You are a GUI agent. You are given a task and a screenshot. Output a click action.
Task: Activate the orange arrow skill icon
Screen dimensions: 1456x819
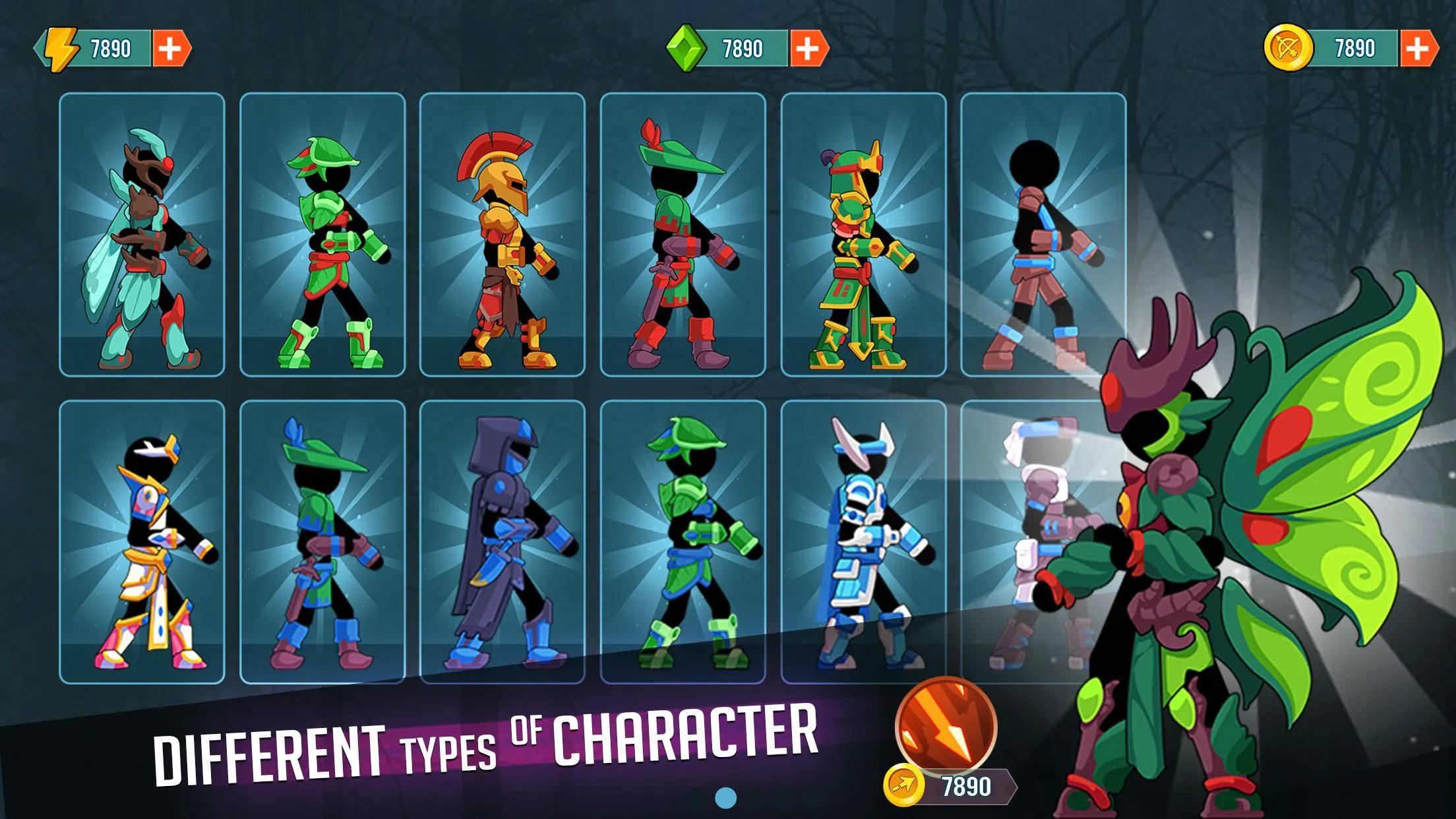pyautogui.click(x=946, y=727)
